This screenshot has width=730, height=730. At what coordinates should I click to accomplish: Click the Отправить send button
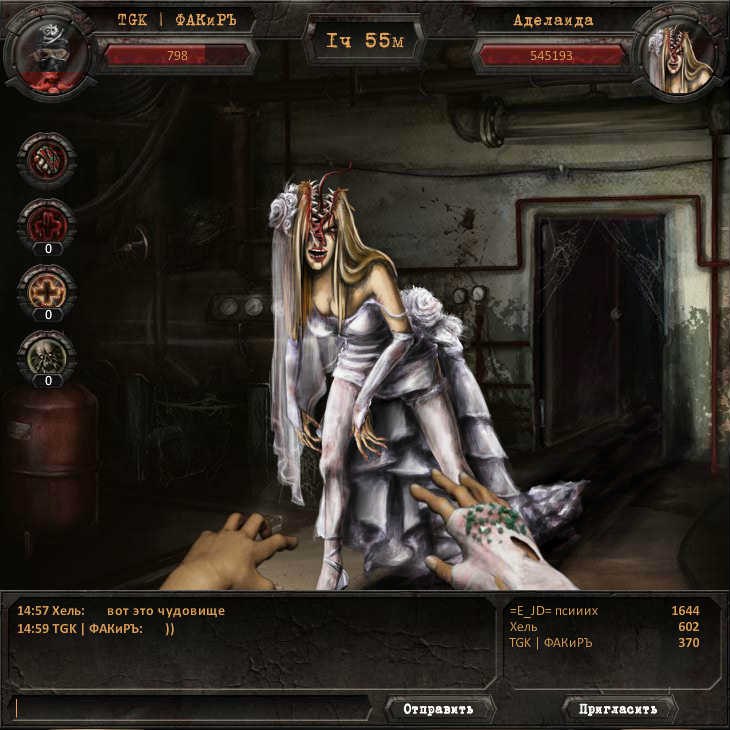pyautogui.click(x=438, y=709)
